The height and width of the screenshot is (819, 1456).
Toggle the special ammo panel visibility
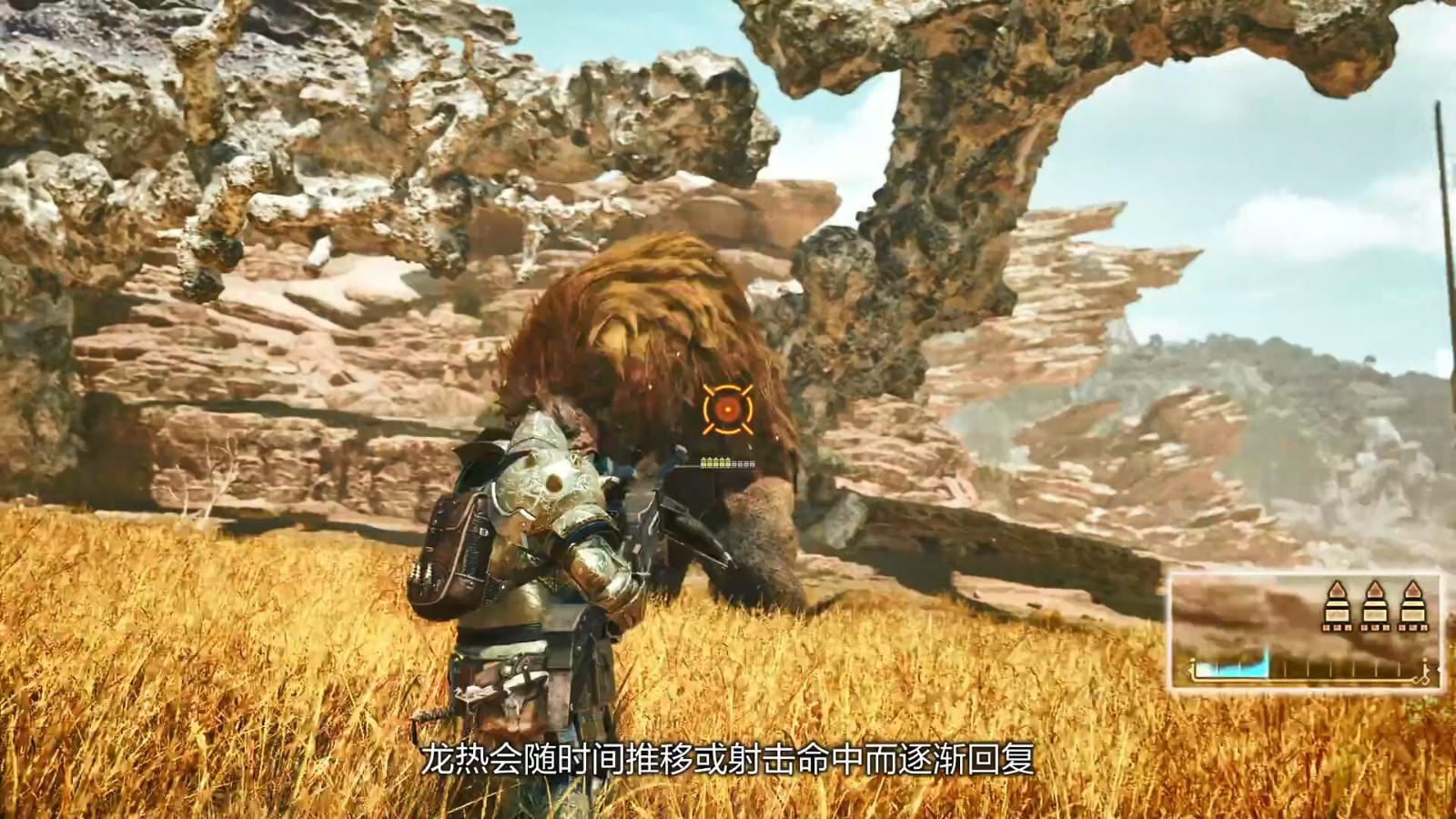pos(1374,605)
